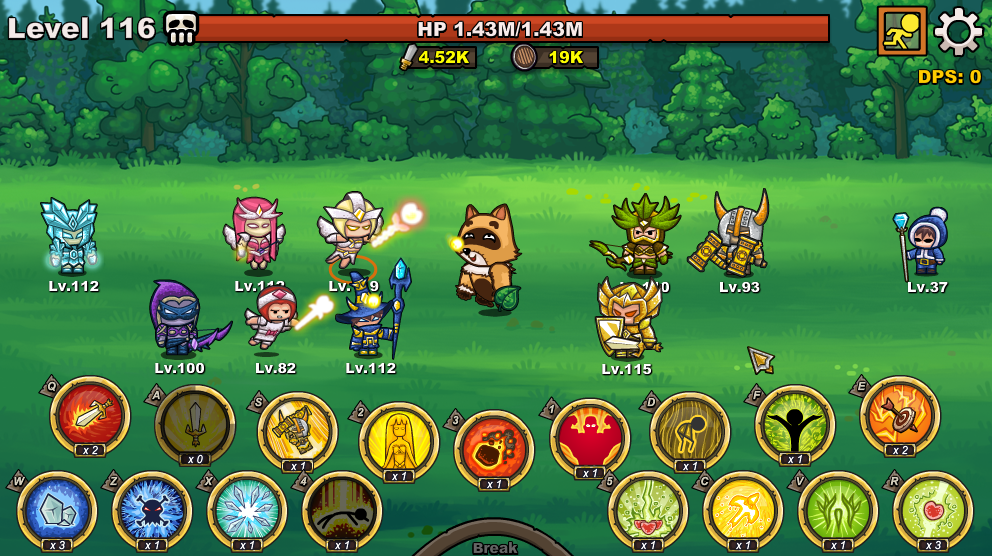Activate the flaming sword skill
The image size is (992, 556).
(x=90, y=416)
